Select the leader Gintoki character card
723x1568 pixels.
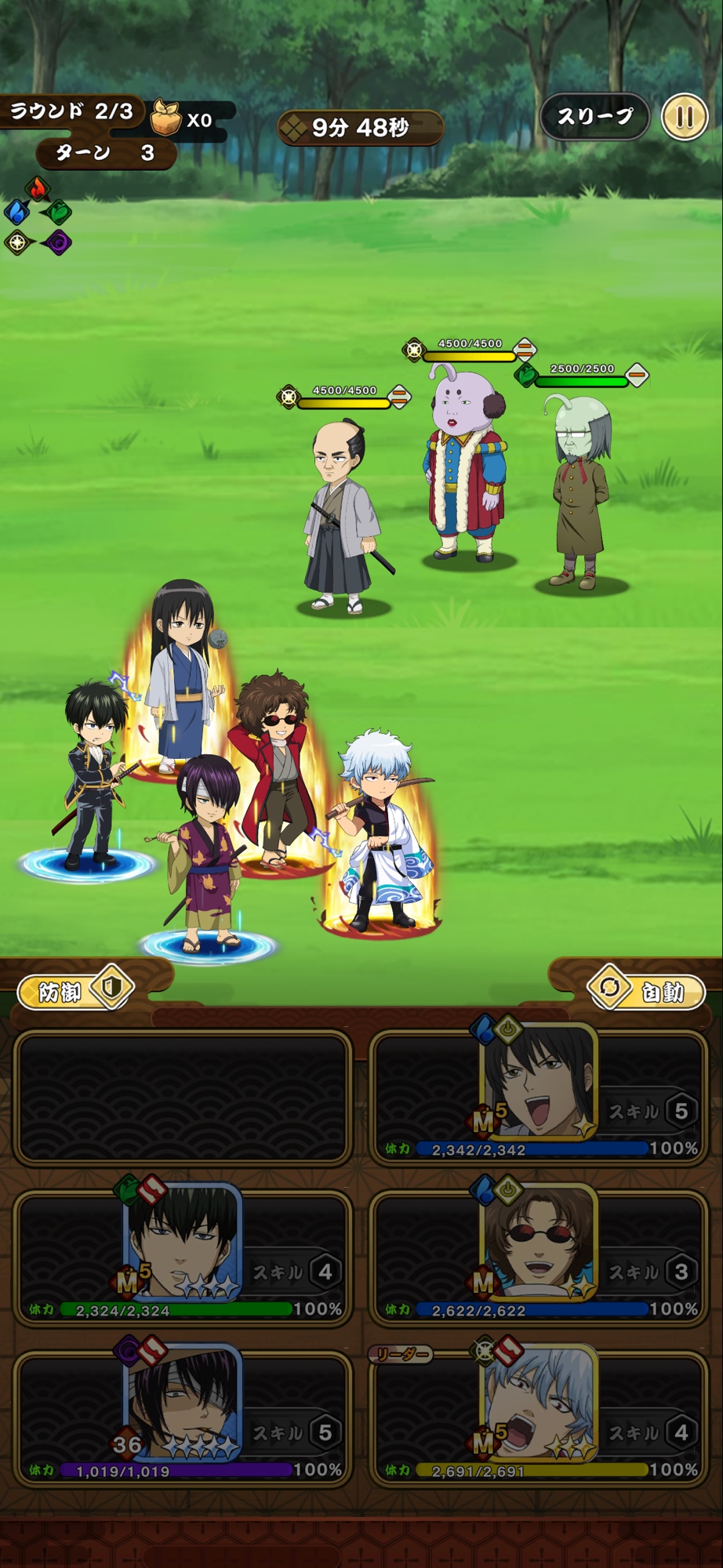(x=539, y=1417)
